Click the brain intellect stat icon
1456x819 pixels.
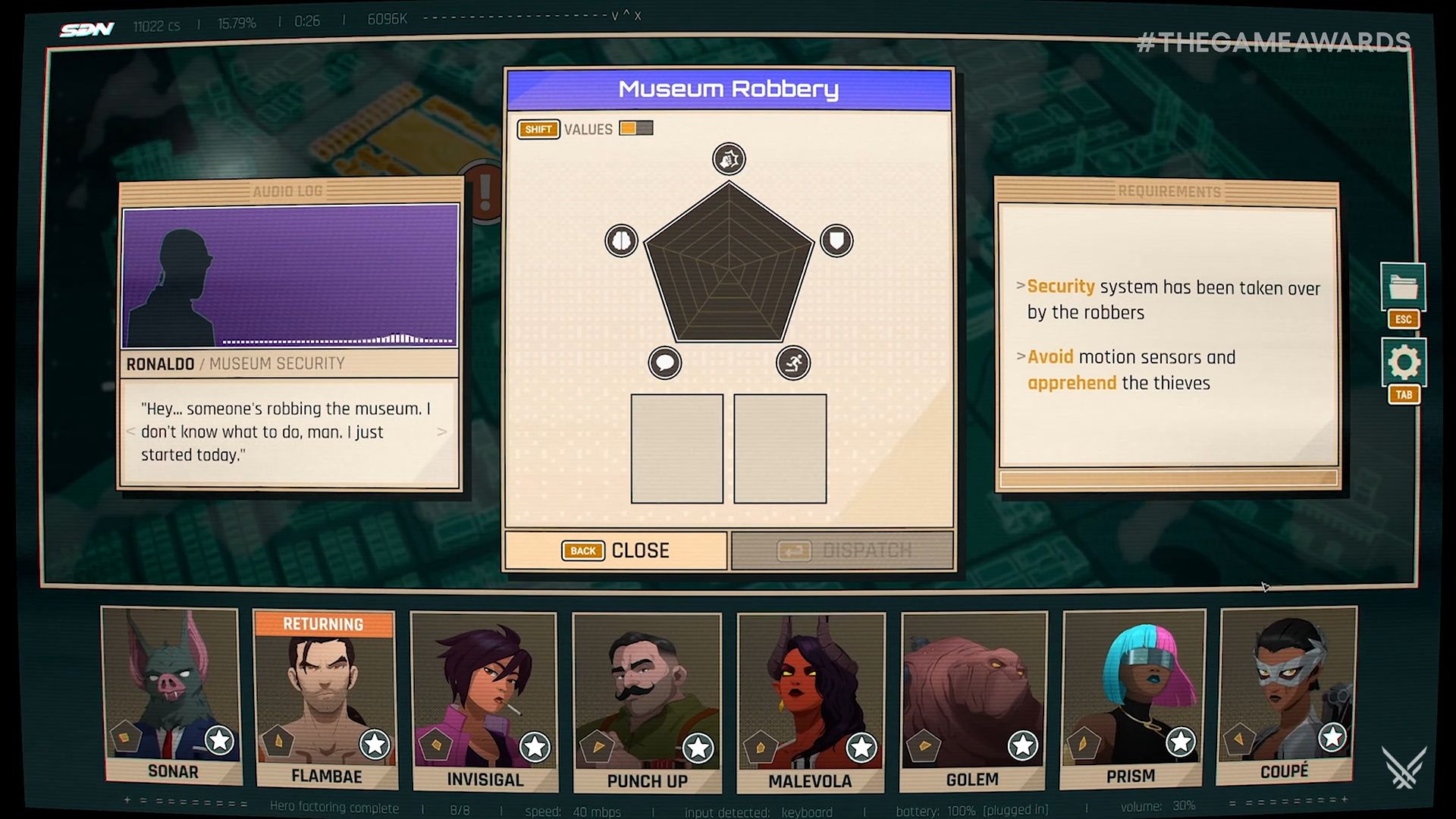click(x=621, y=241)
